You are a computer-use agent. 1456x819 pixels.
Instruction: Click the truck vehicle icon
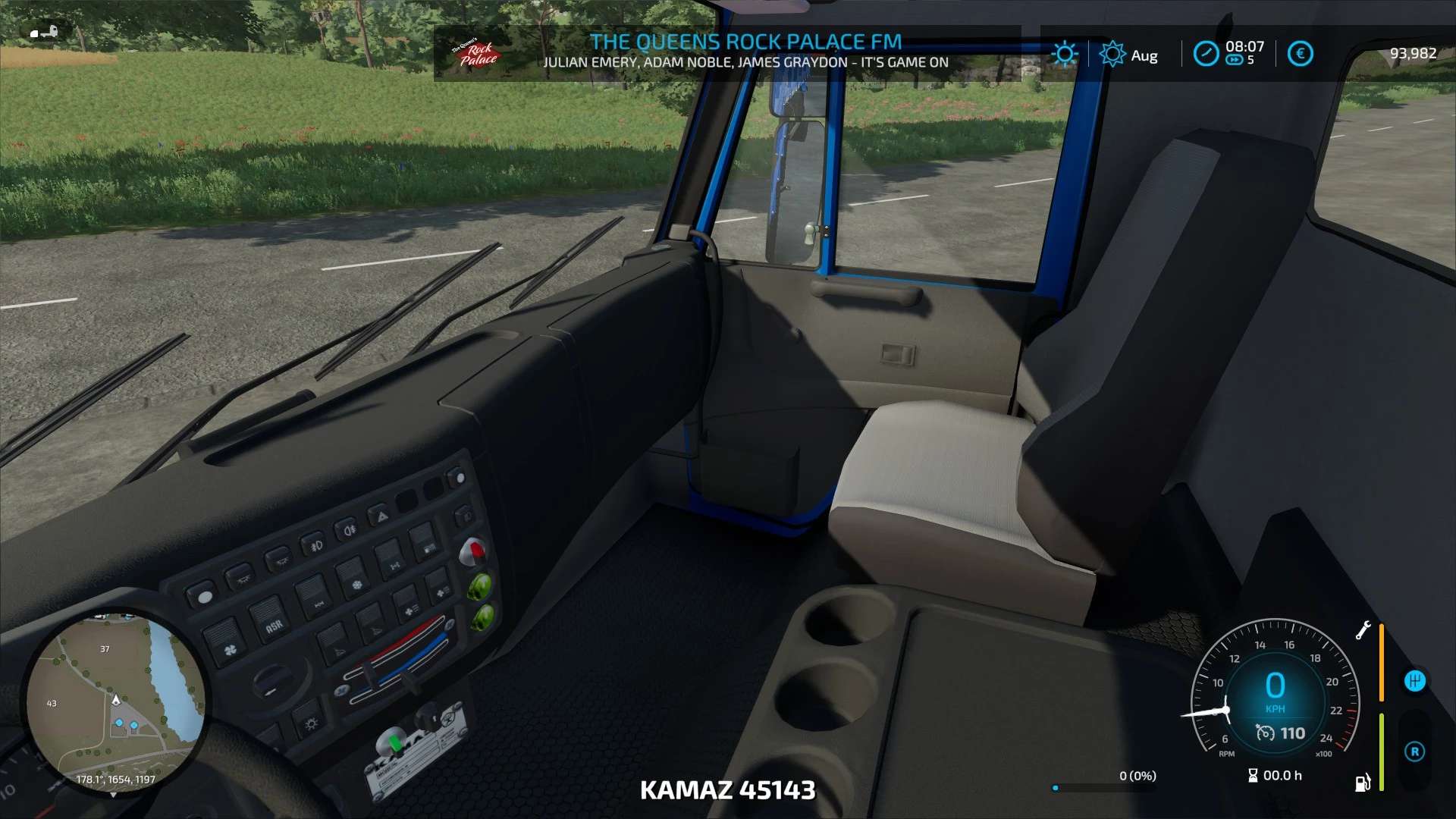(44, 32)
